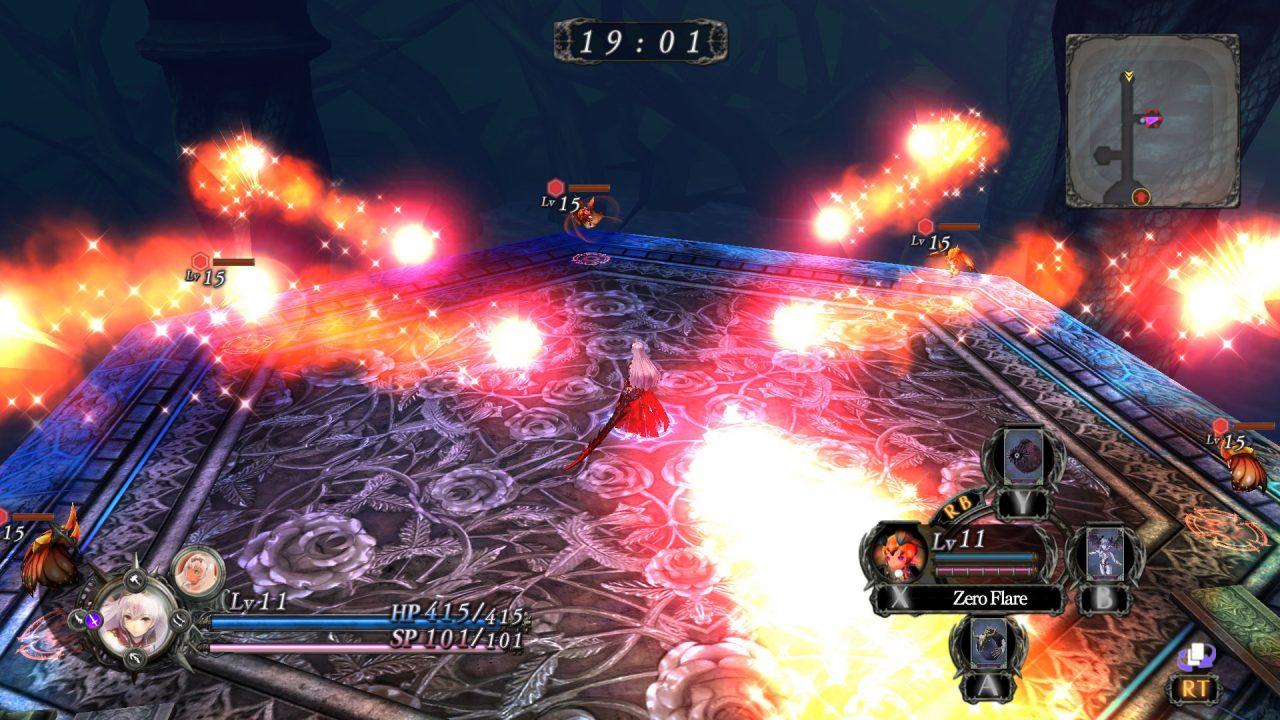
Task: Select the pink companion portrait
Action: [x=198, y=571]
